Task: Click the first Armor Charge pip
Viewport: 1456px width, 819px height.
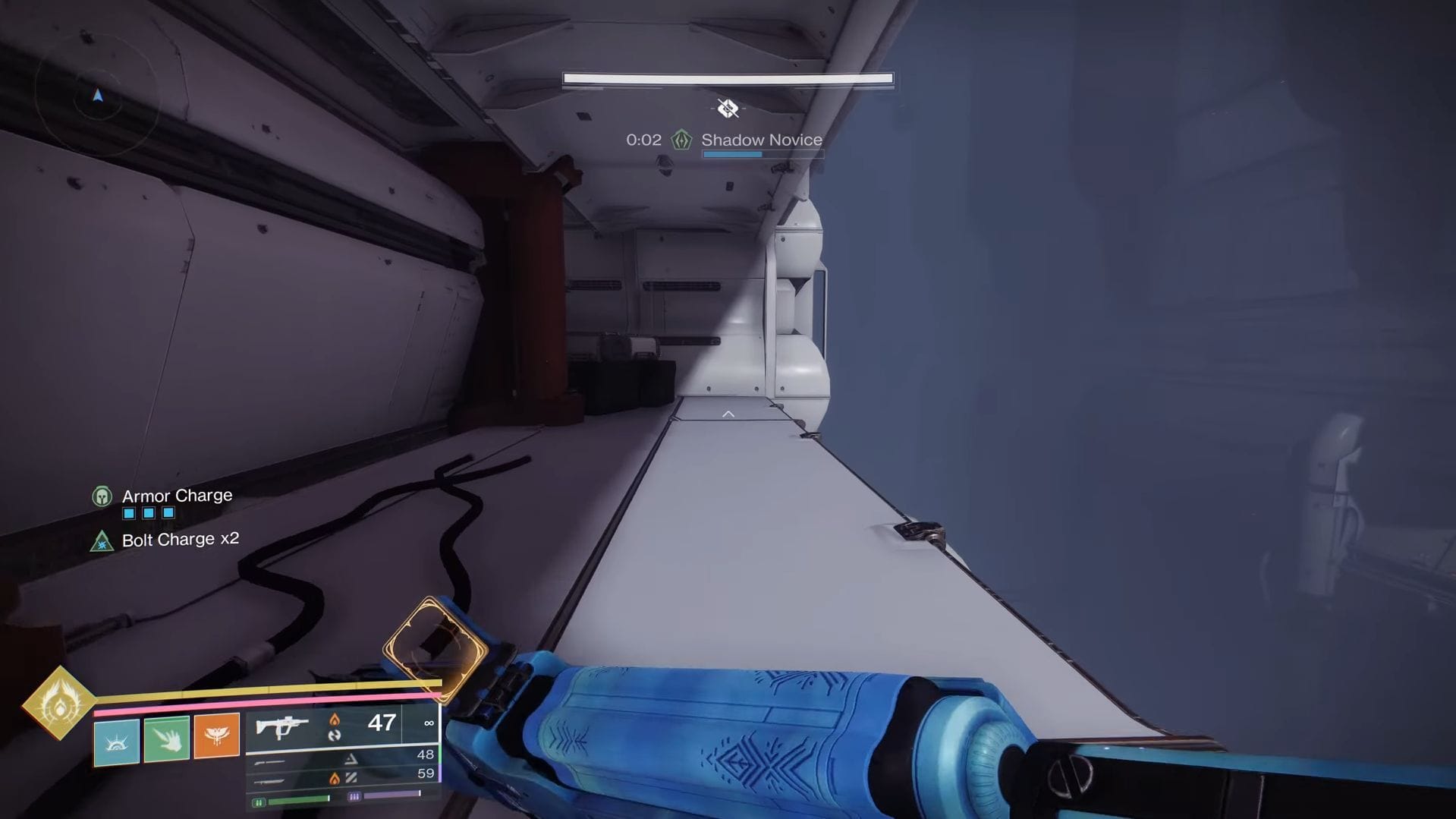Action: (127, 512)
